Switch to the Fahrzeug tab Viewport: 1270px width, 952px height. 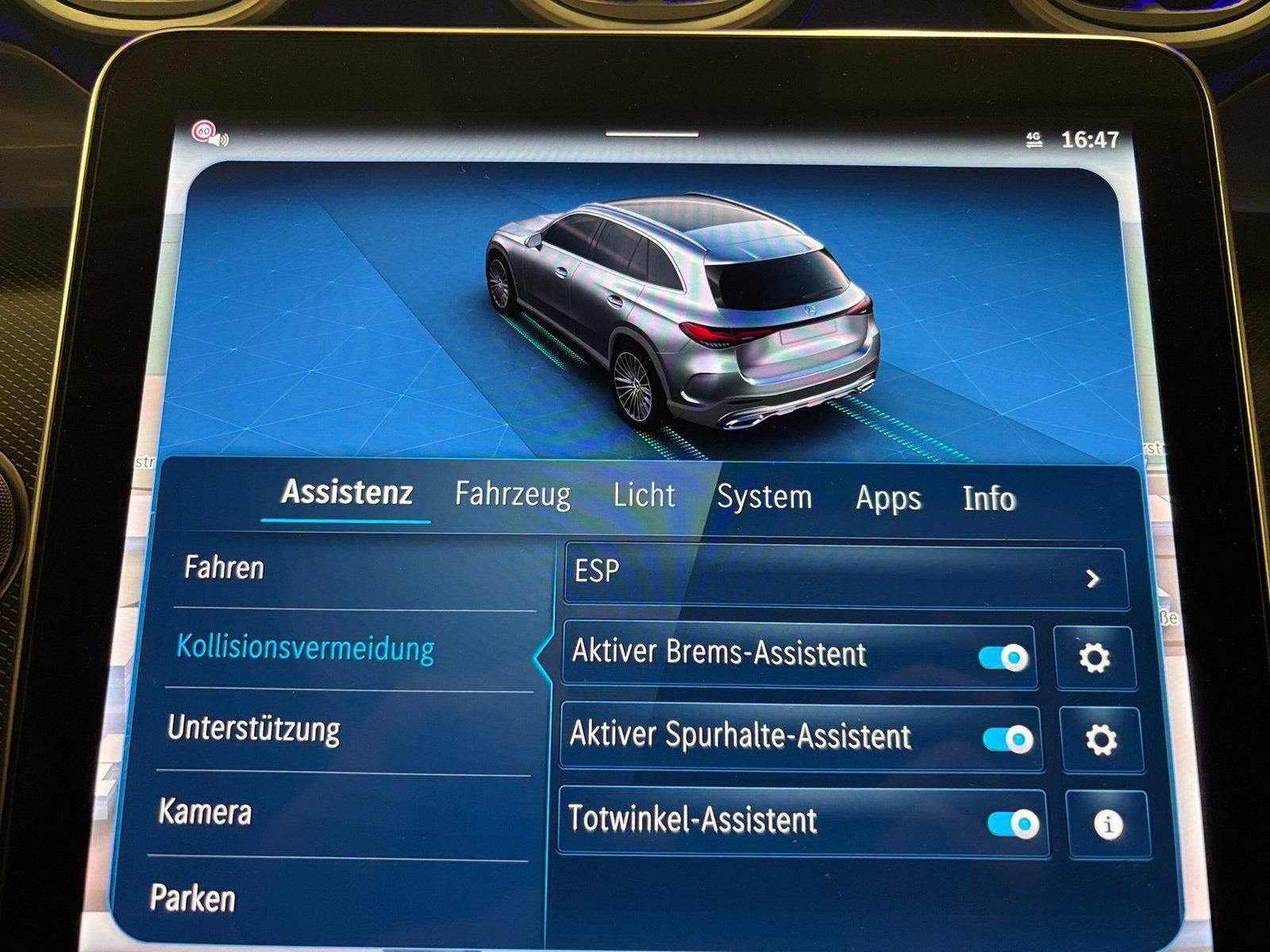[511, 495]
